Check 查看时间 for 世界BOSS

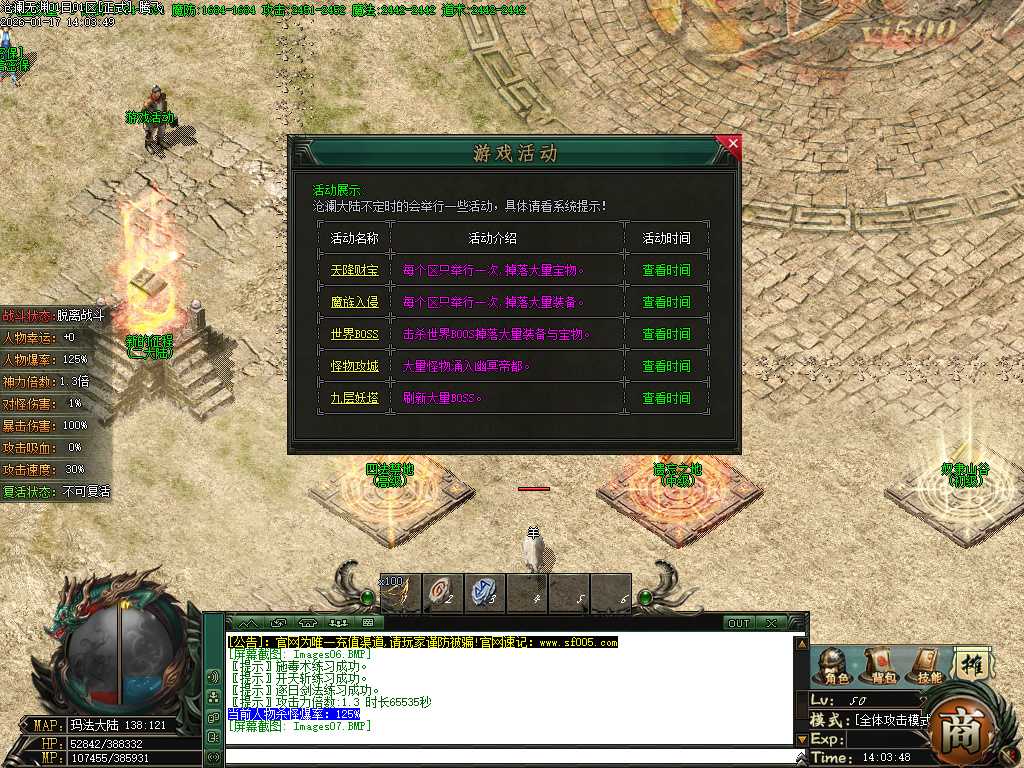666,334
